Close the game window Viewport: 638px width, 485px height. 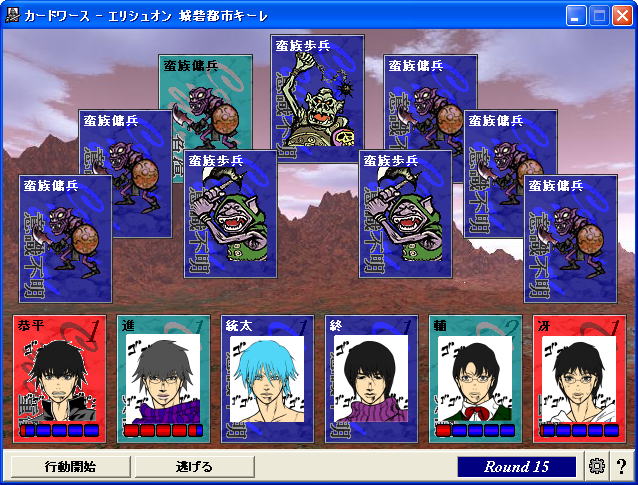[x=622, y=15]
